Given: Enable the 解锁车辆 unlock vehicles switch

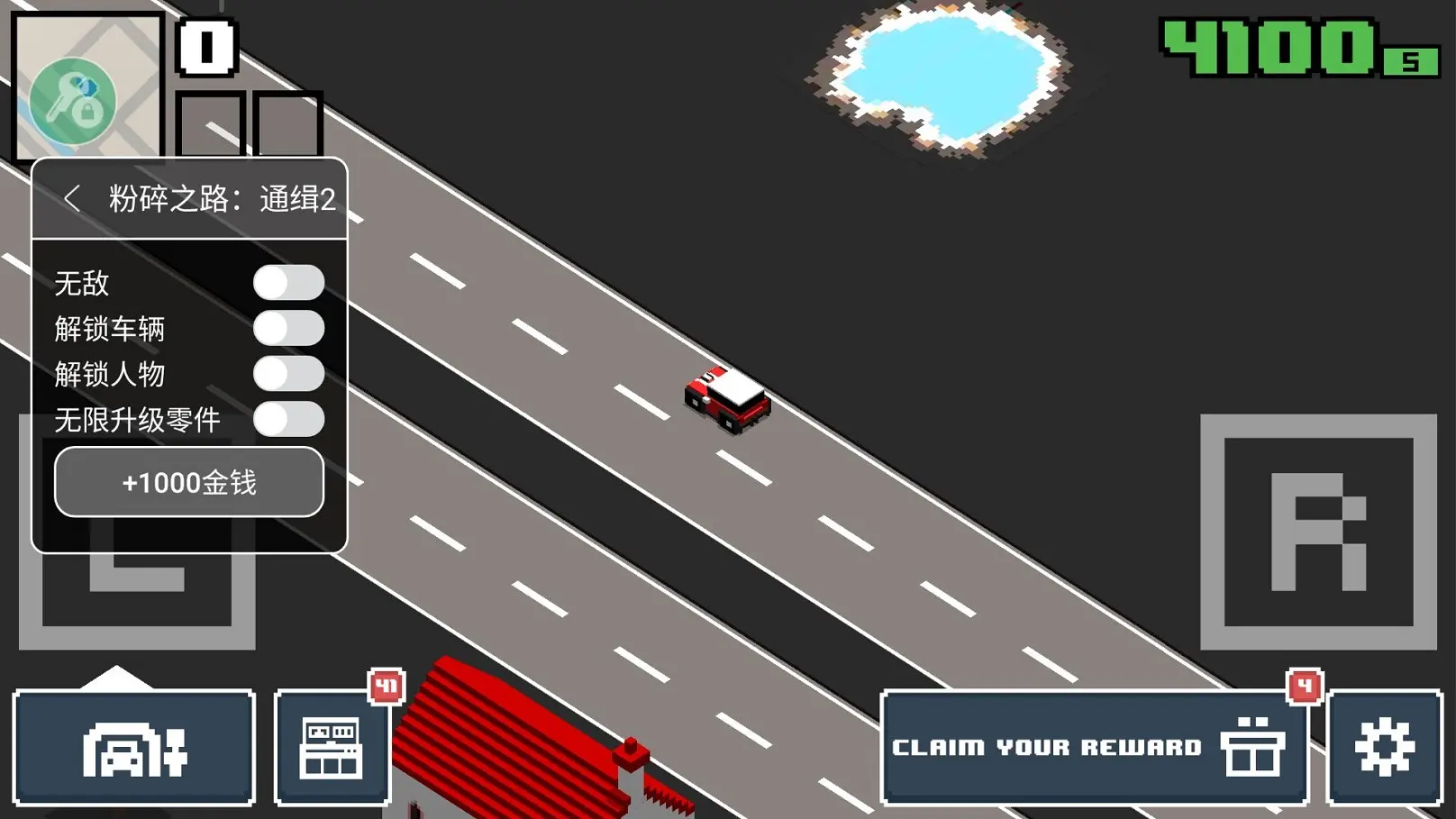Looking at the screenshot, I should pos(288,329).
